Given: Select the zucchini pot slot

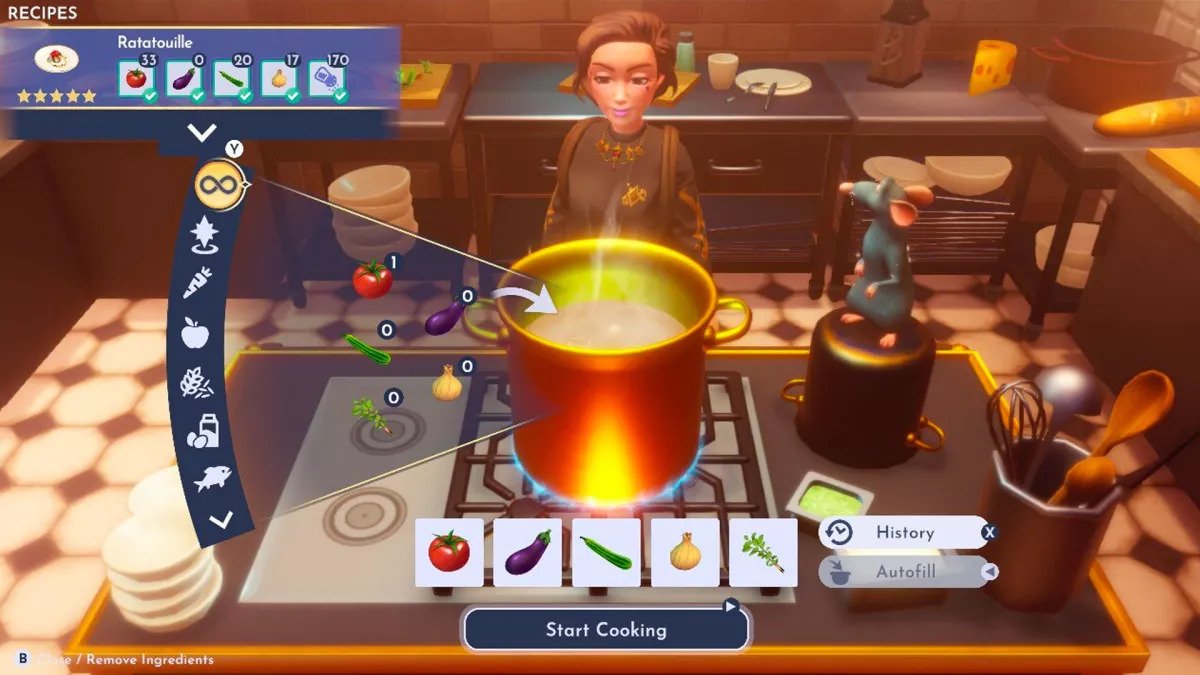Looking at the screenshot, I should click(x=606, y=552).
